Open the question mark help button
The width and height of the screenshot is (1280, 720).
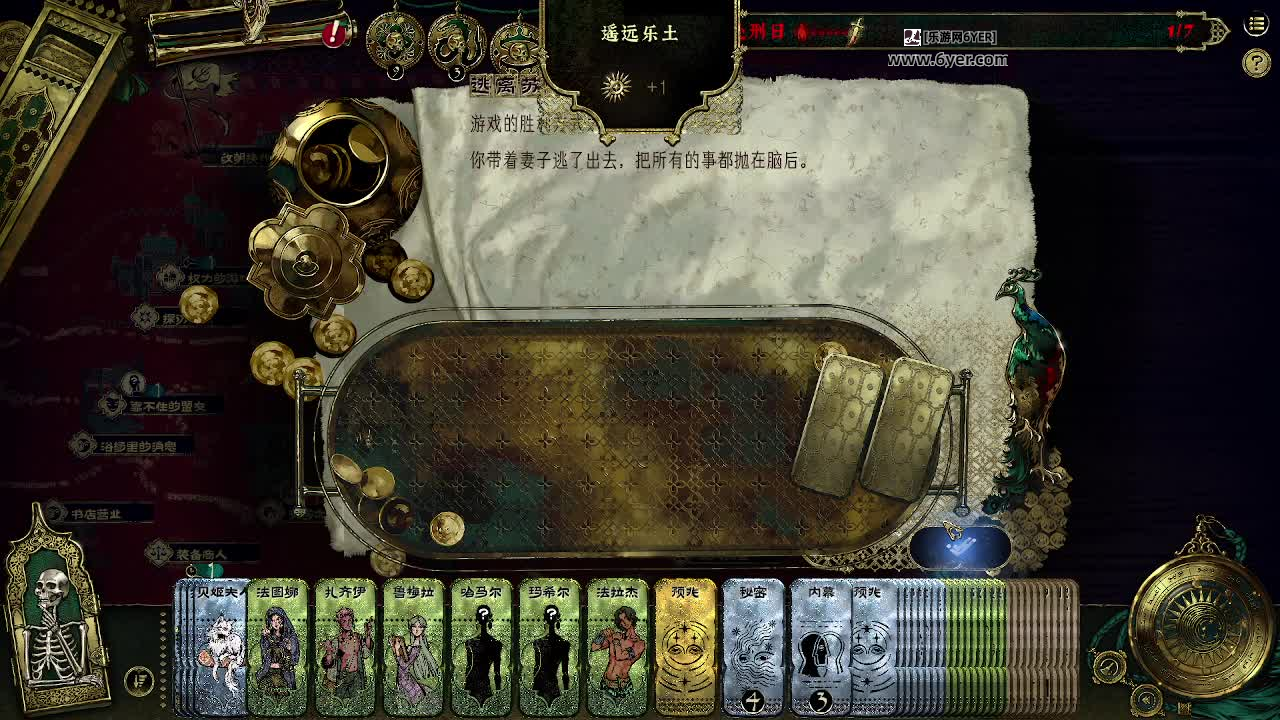point(1256,64)
